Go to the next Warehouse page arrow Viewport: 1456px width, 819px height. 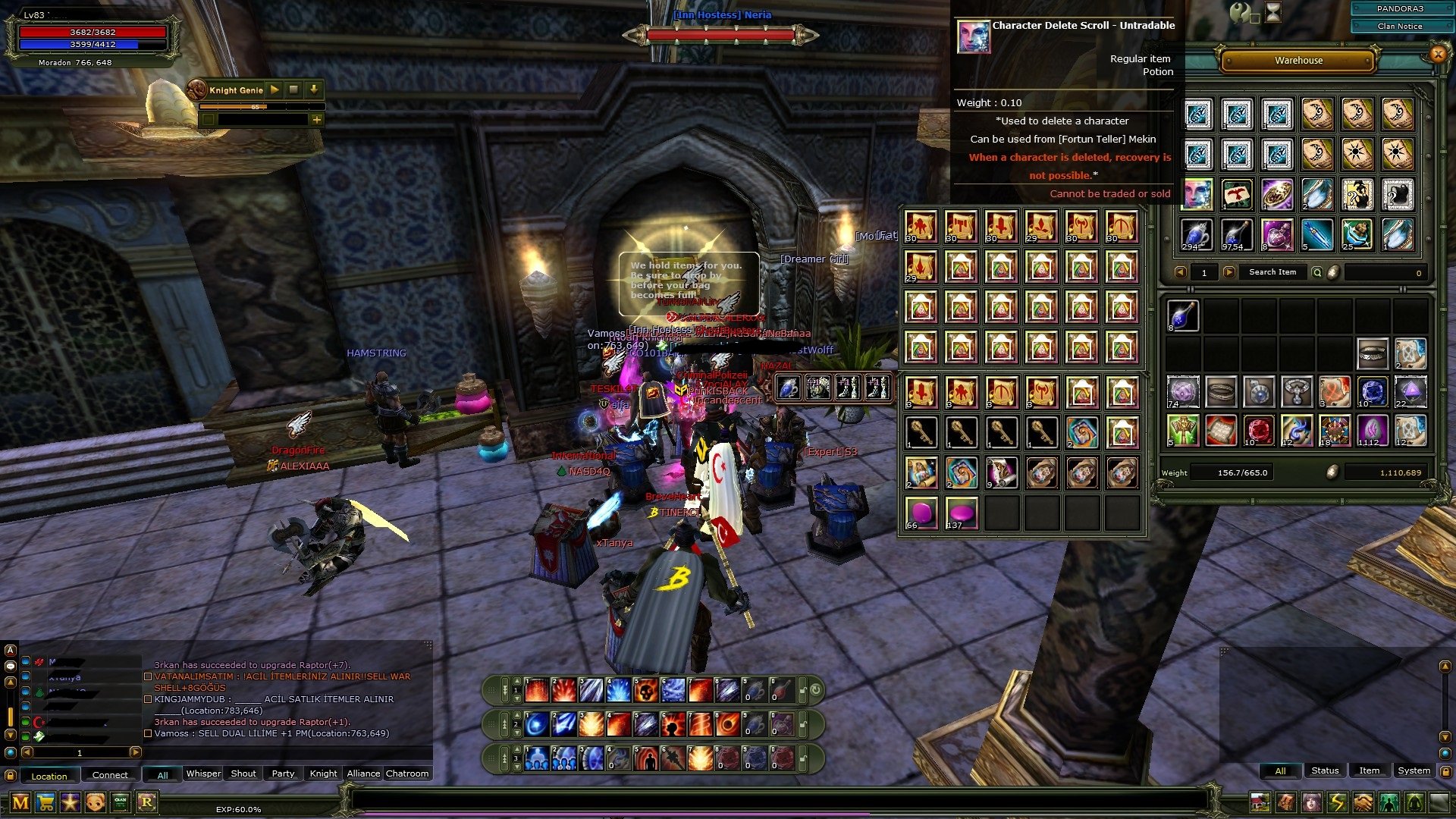coord(1228,272)
